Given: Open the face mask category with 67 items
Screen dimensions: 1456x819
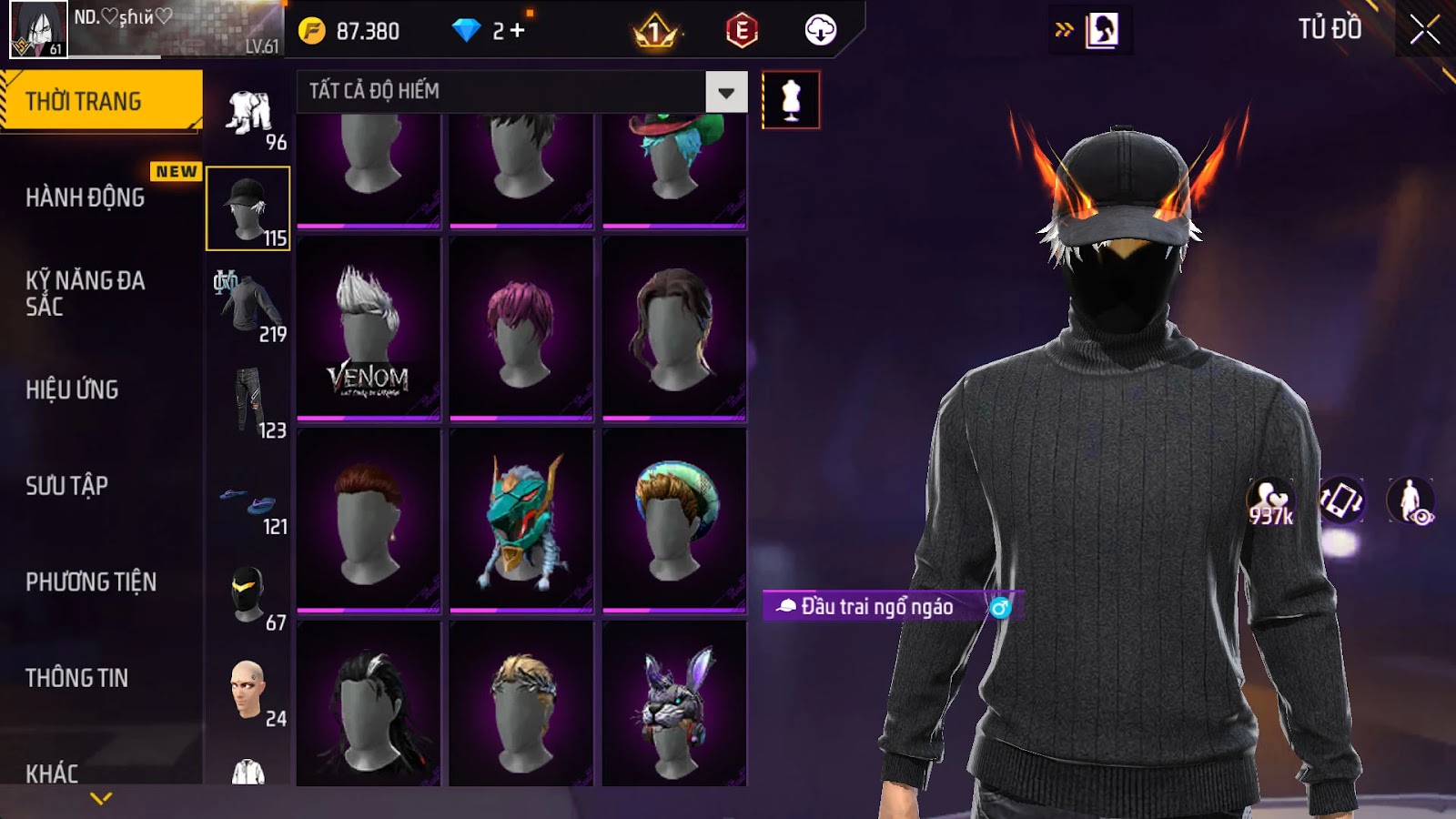Looking at the screenshot, I should pyautogui.click(x=248, y=596).
